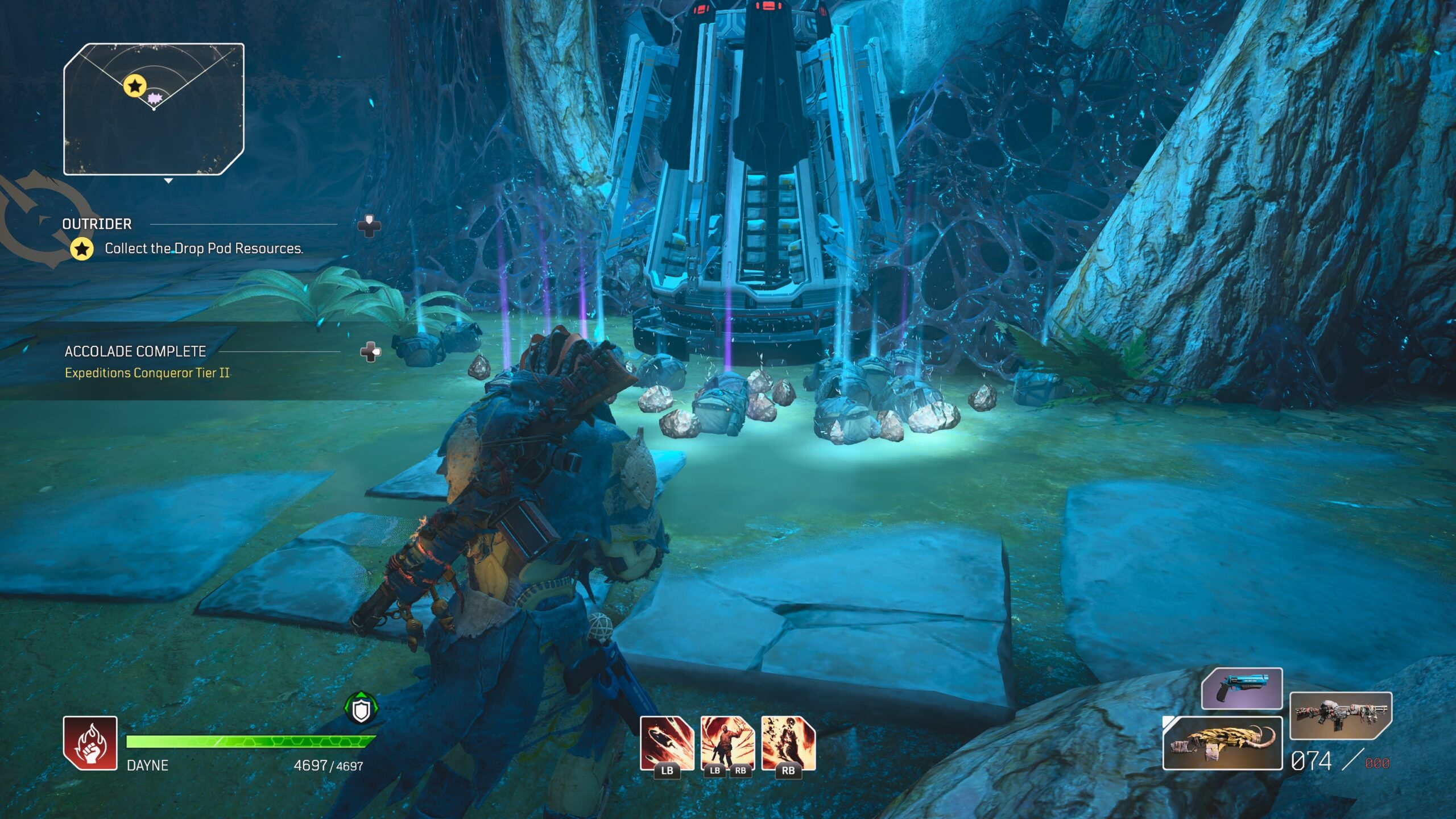This screenshot has width=1456, height=819.
Task: Trigger the burning silhouette ash skill
Action: pyautogui.click(x=788, y=743)
